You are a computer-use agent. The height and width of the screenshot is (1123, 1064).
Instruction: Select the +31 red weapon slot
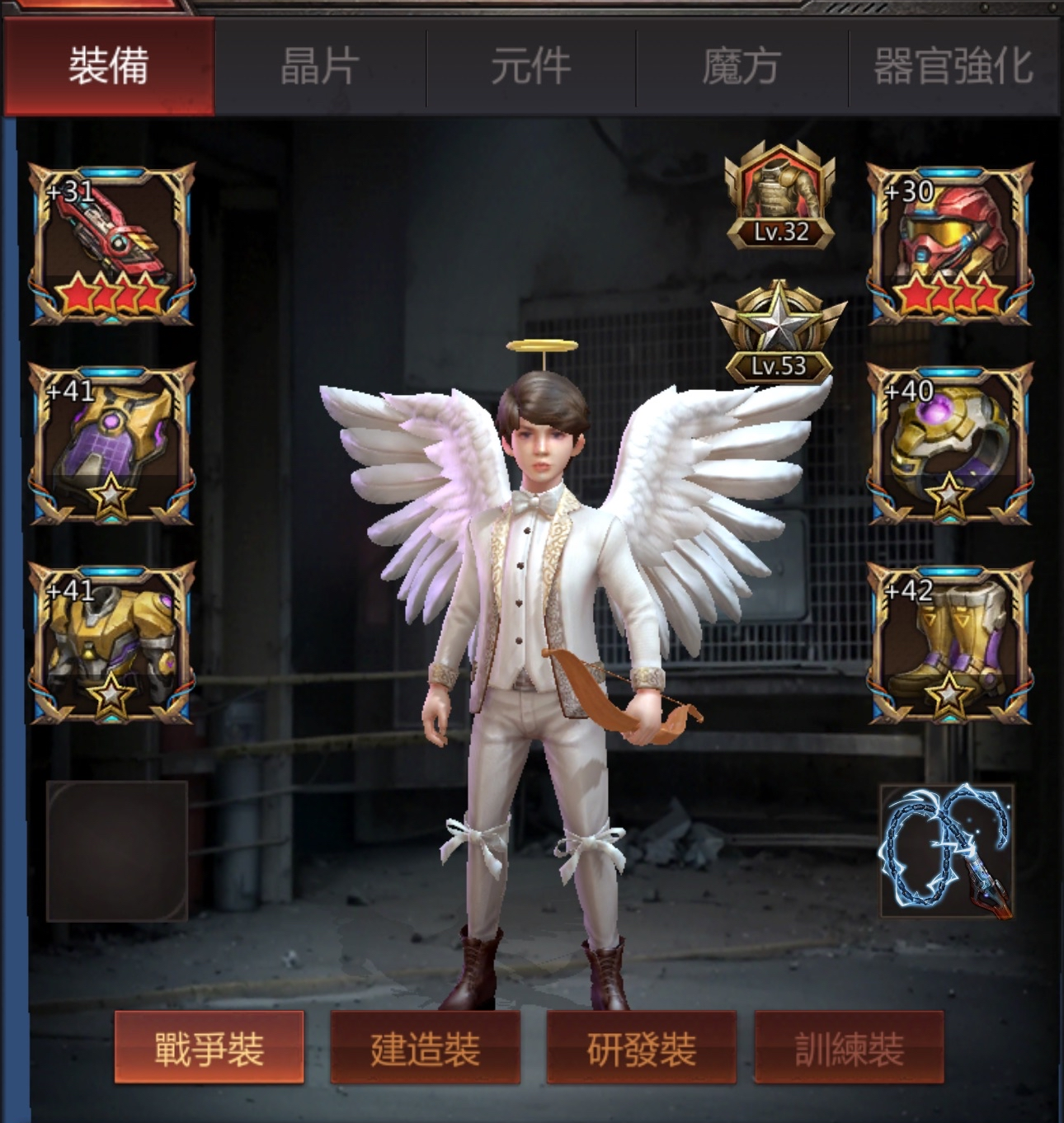tap(112, 244)
